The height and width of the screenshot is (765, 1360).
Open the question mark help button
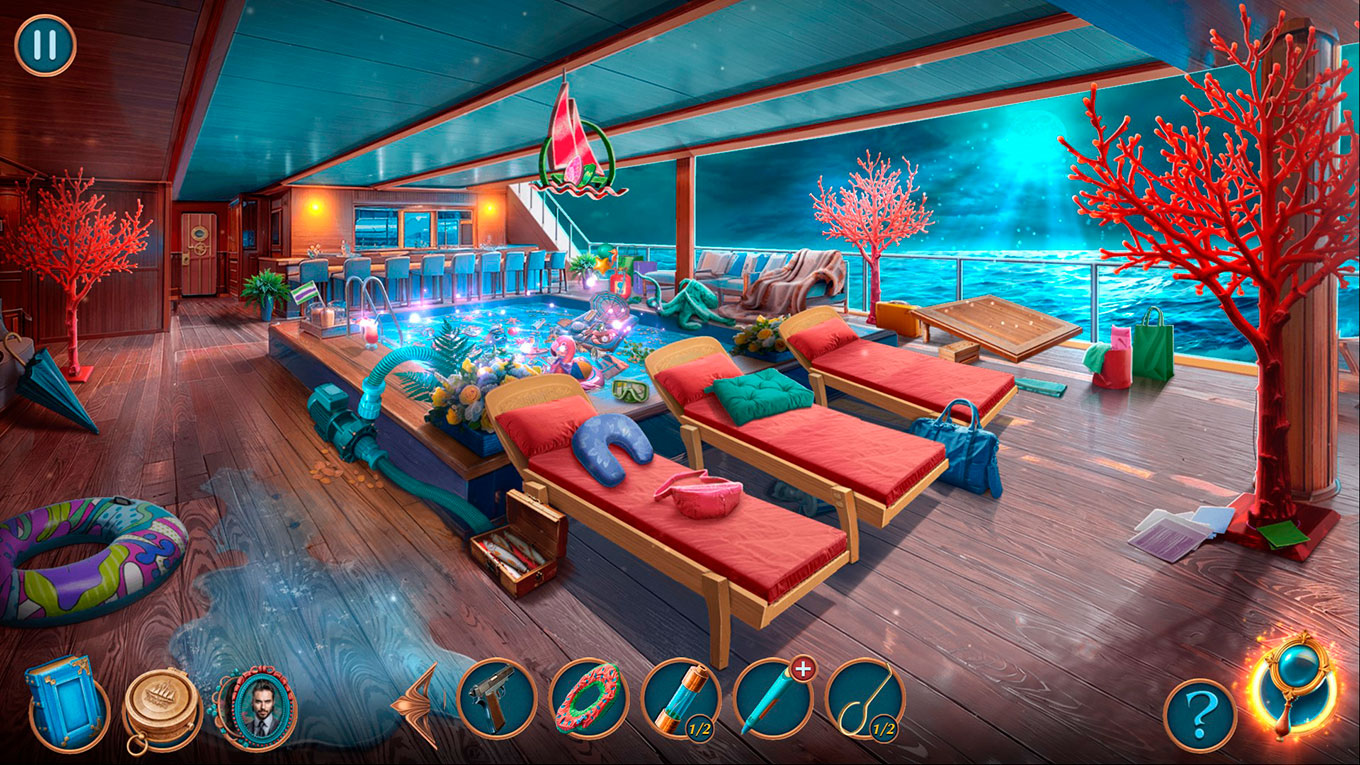pos(1199,715)
